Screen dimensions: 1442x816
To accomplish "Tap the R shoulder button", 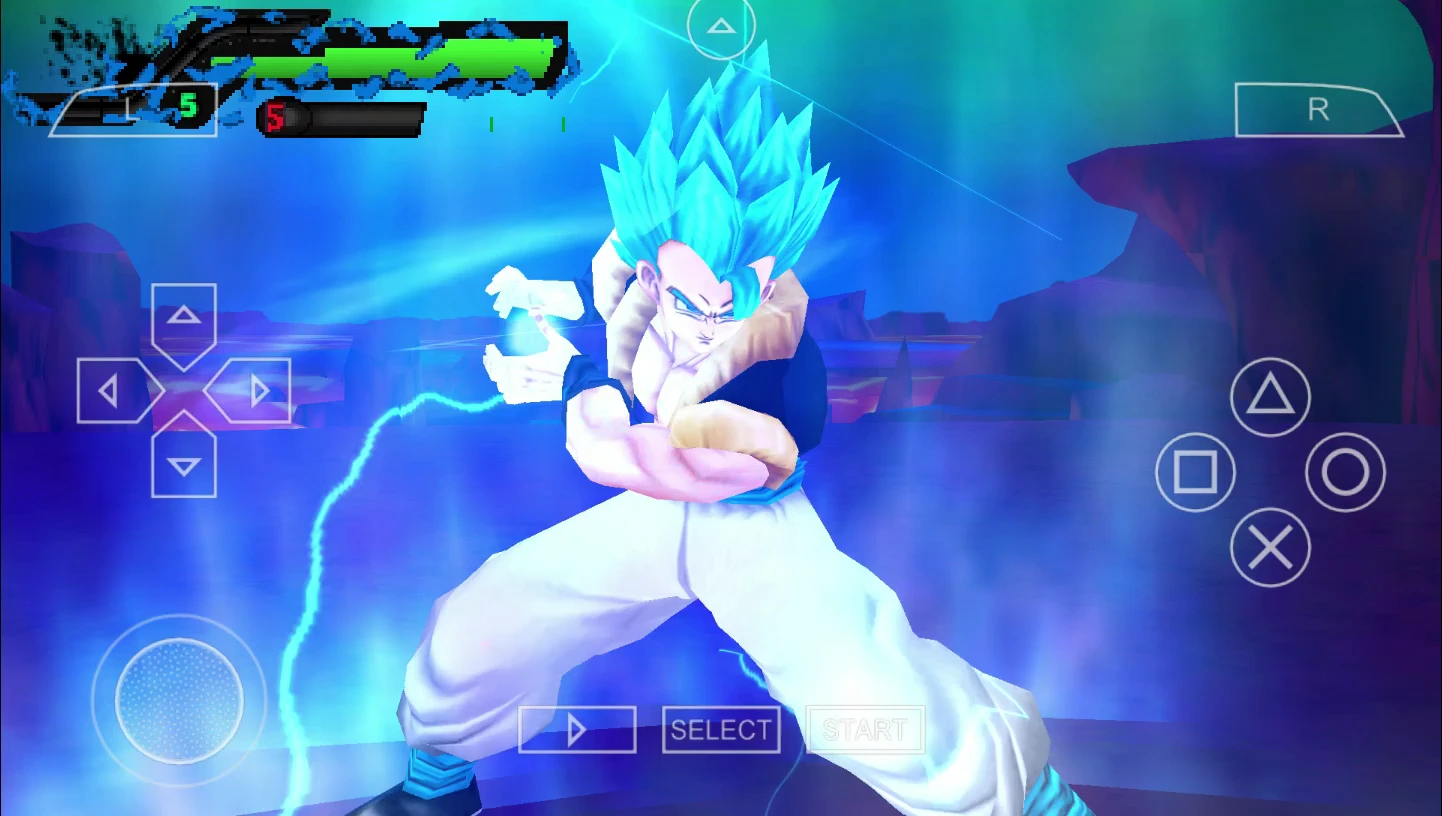I will click(1318, 110).
